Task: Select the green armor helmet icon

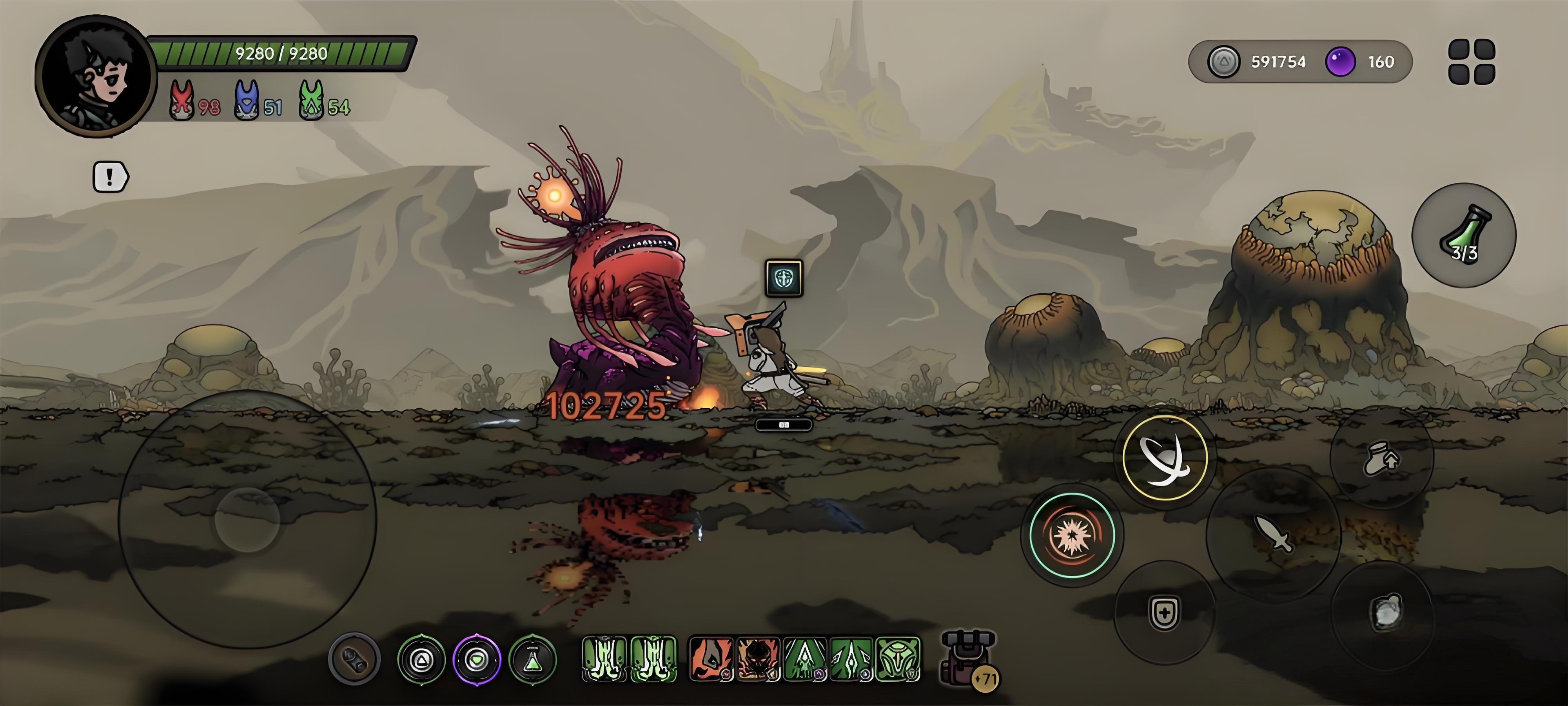Action: click(x=898, y=659)
